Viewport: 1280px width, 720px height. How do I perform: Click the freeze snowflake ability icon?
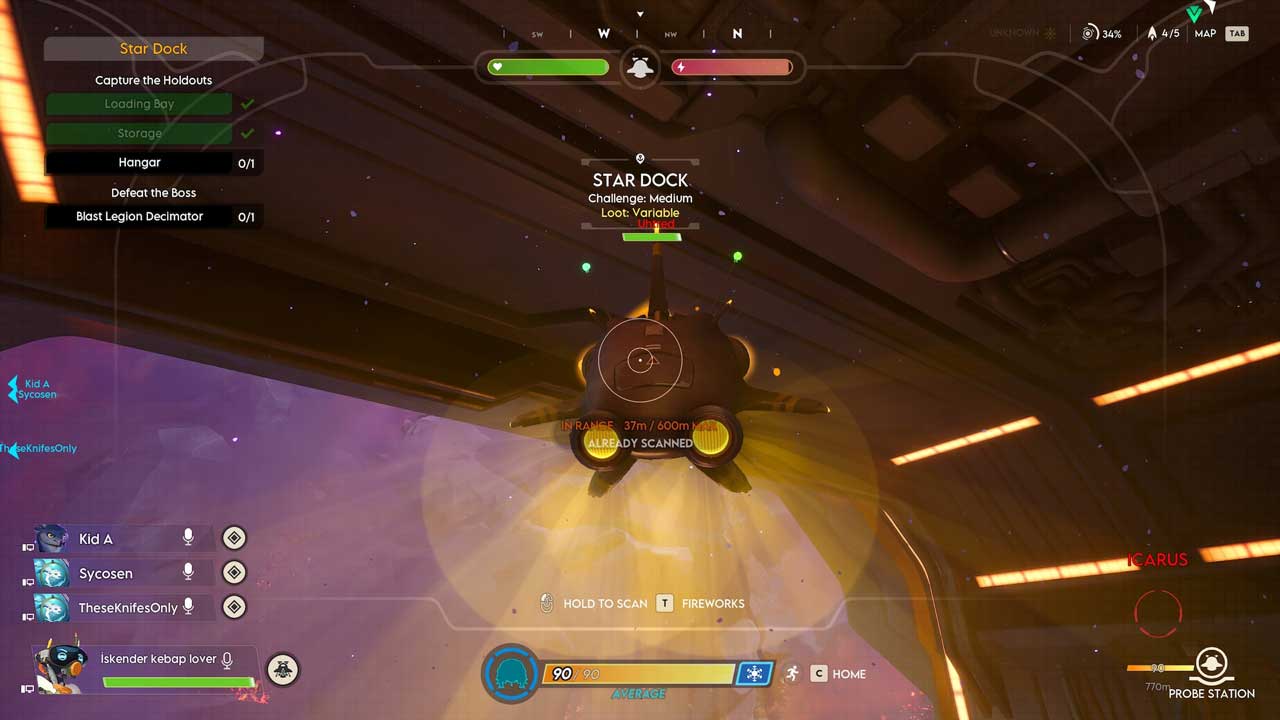tap(754, 674)
